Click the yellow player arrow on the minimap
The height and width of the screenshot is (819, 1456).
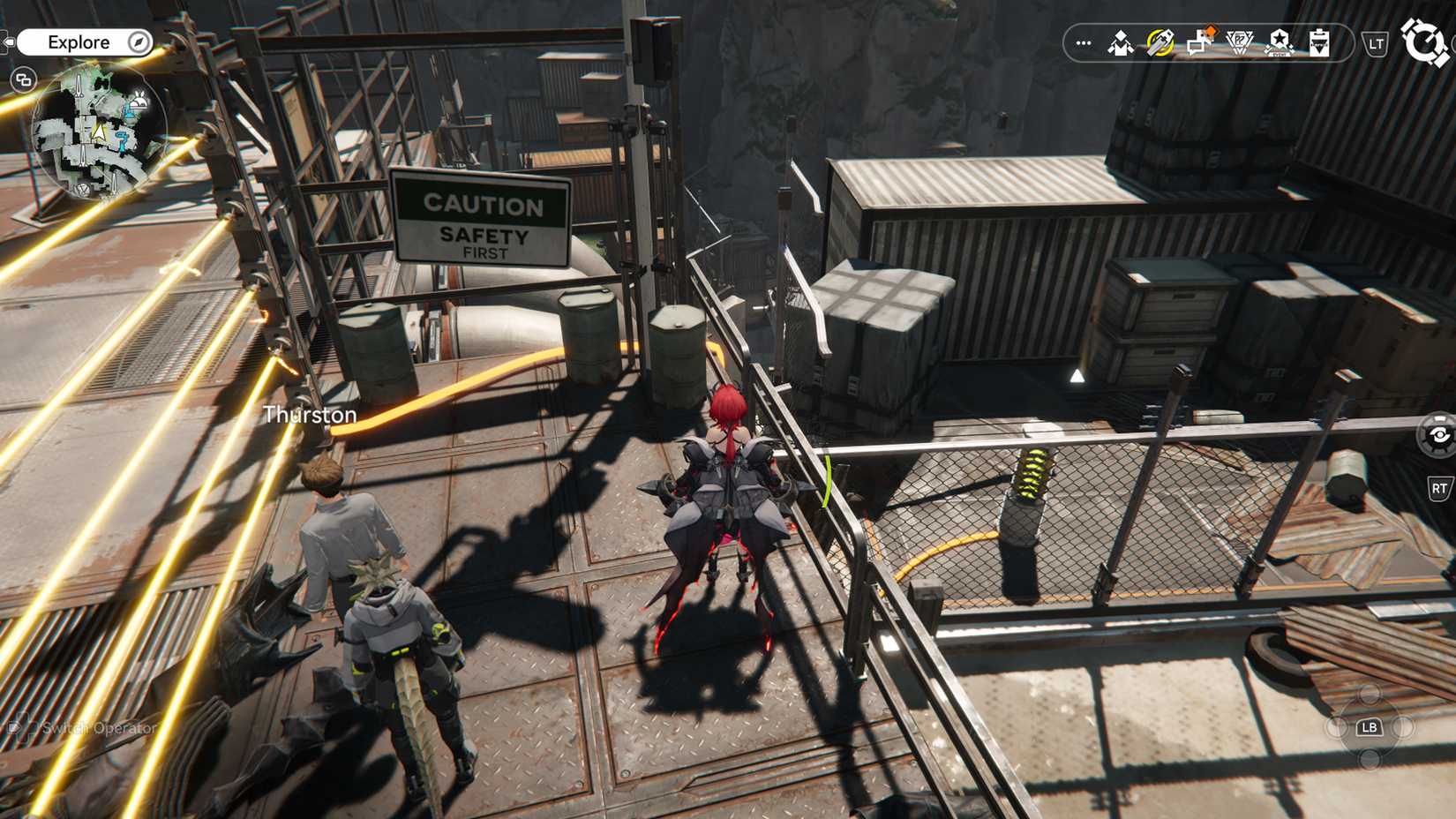click(100, 131)
